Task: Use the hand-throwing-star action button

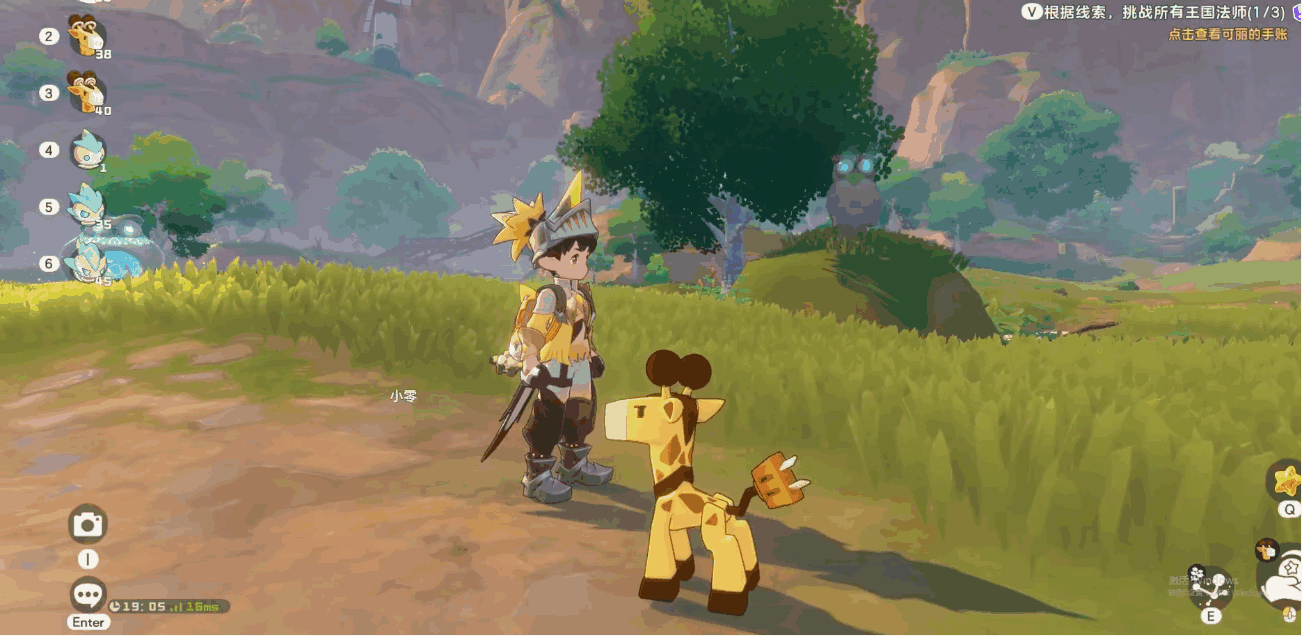Action: 1282,582
